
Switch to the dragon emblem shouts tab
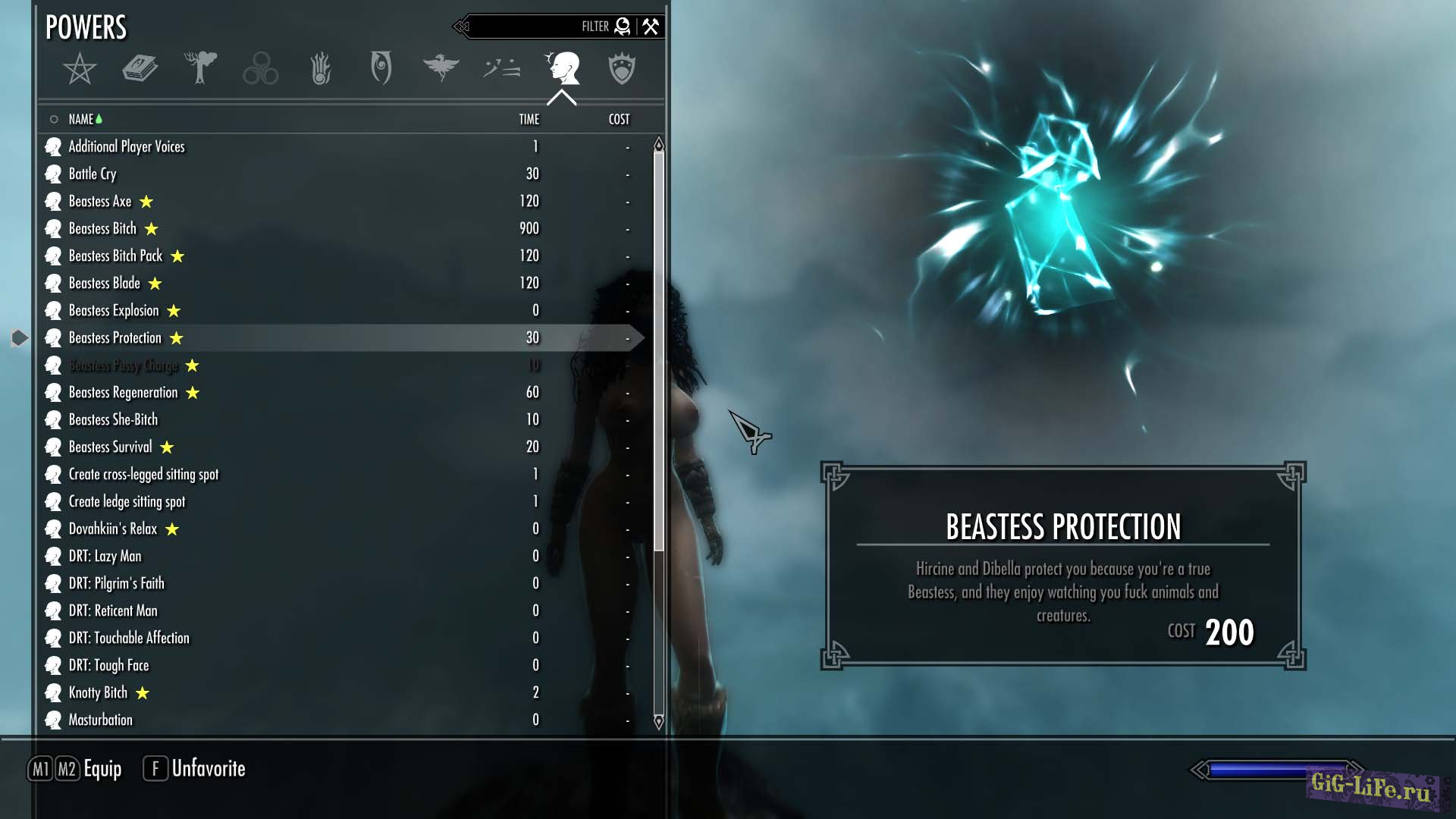point(441,67)
